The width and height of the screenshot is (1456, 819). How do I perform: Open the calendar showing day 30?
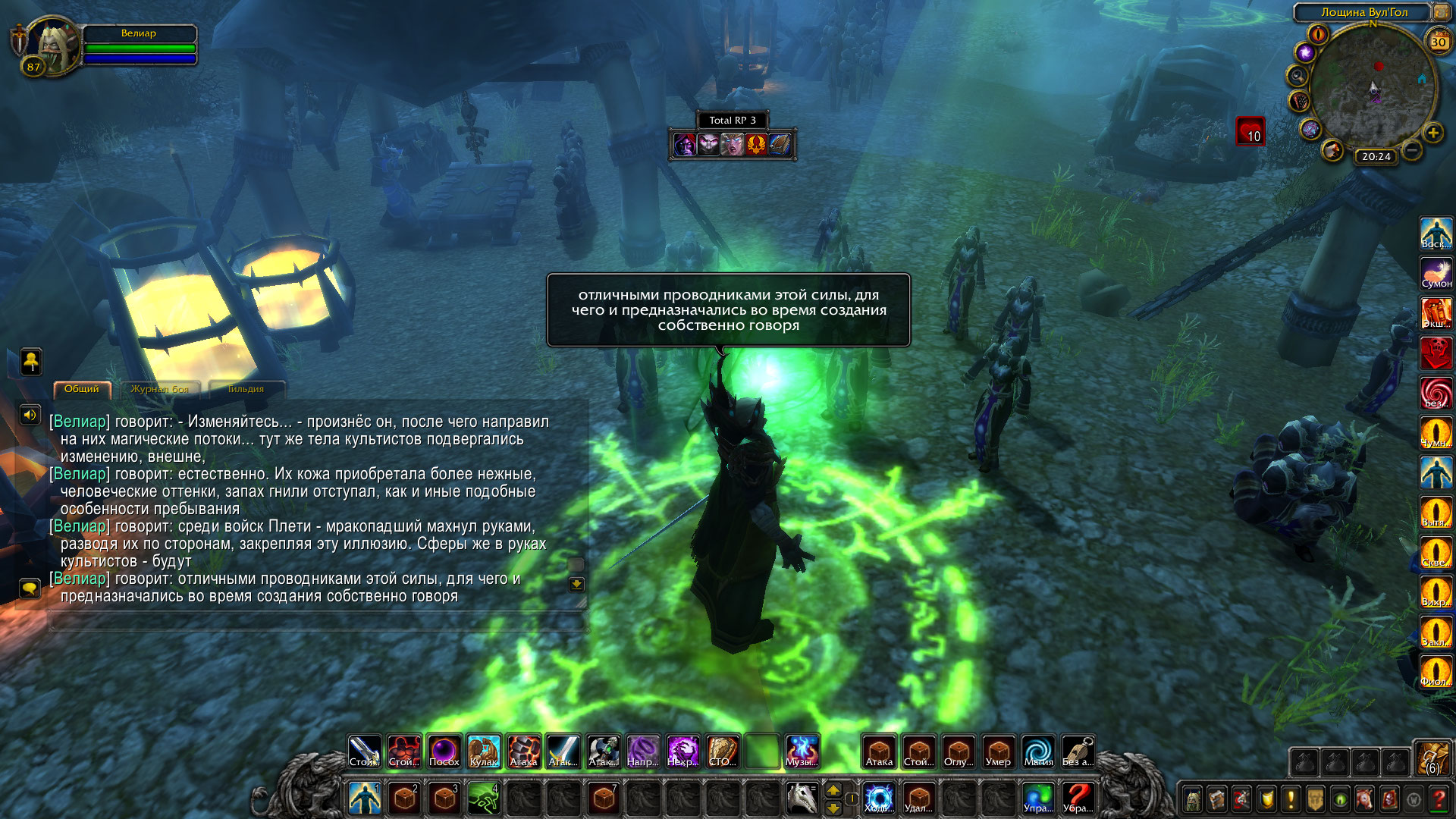tap(1438, 42)
